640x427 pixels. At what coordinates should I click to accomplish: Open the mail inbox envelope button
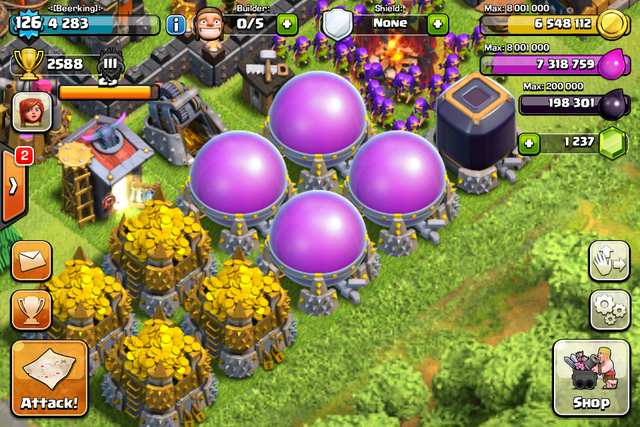point(32,260)
